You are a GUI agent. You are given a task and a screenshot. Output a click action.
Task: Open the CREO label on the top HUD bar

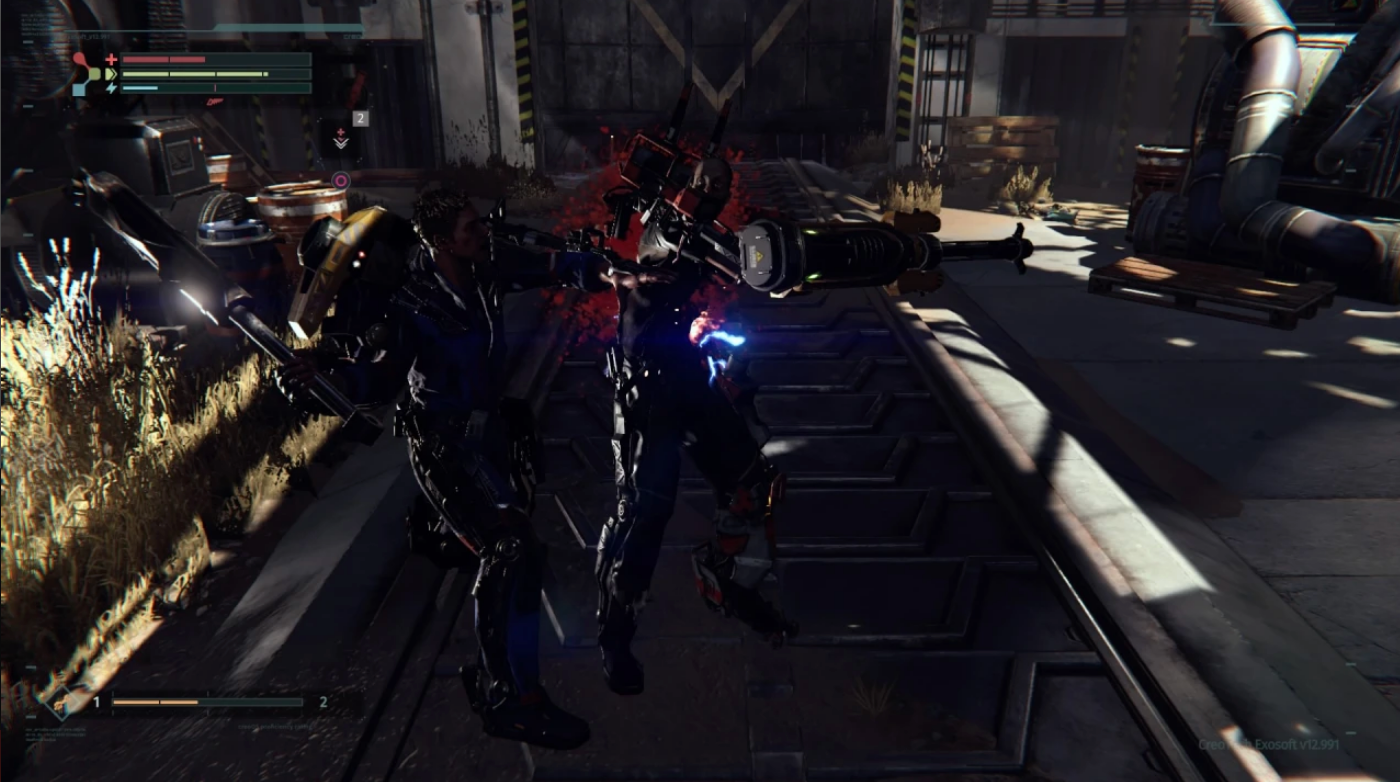click(x=352, y=36)
